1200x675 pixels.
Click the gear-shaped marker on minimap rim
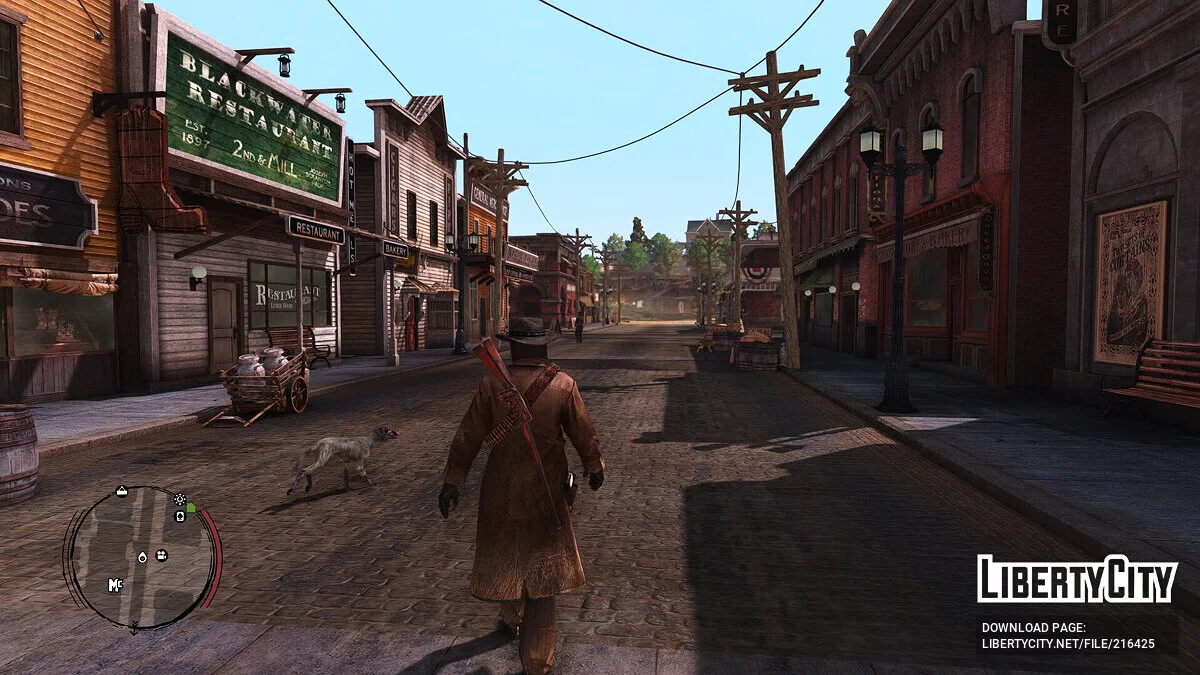179,498
